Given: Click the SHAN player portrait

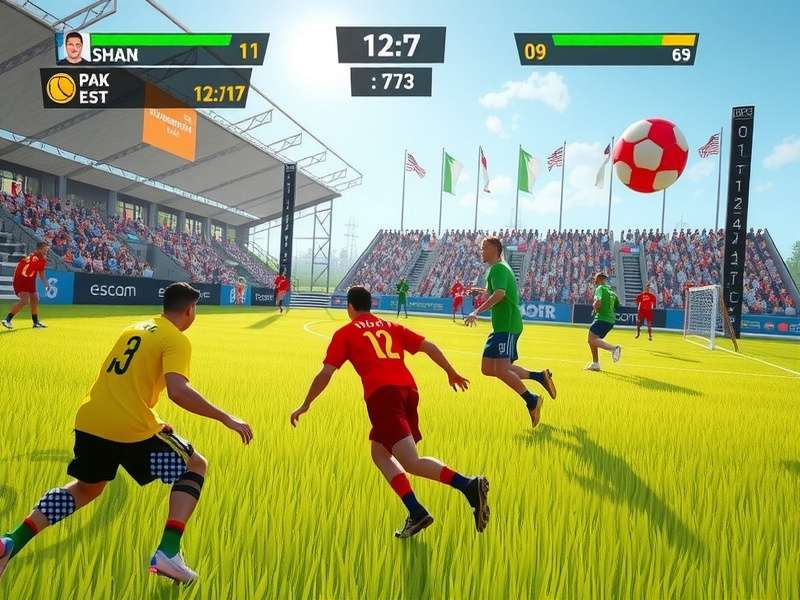Looking at the screenshot, I should (73, 47).
